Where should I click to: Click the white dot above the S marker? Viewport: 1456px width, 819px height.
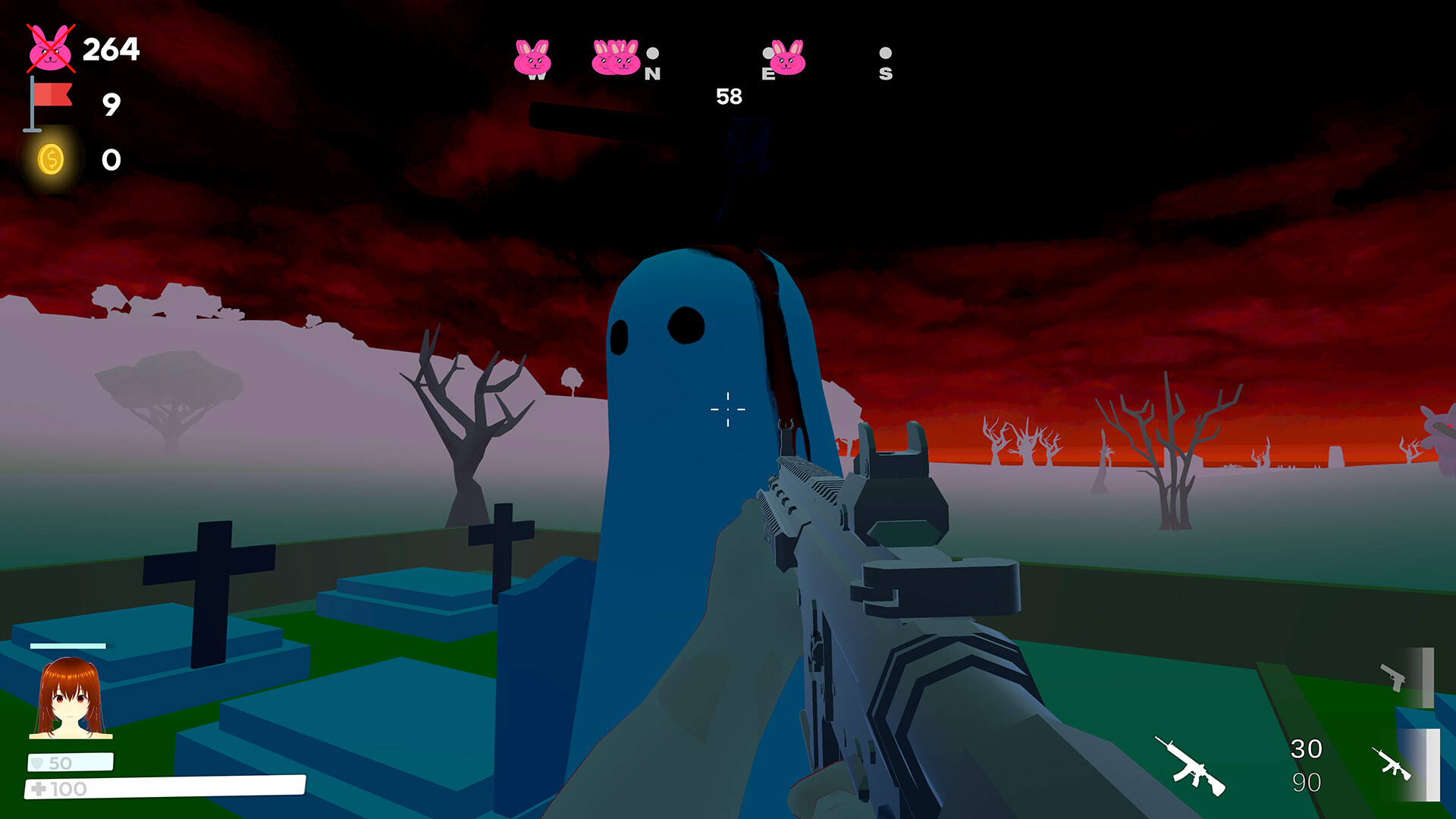(x=885, y=53)
